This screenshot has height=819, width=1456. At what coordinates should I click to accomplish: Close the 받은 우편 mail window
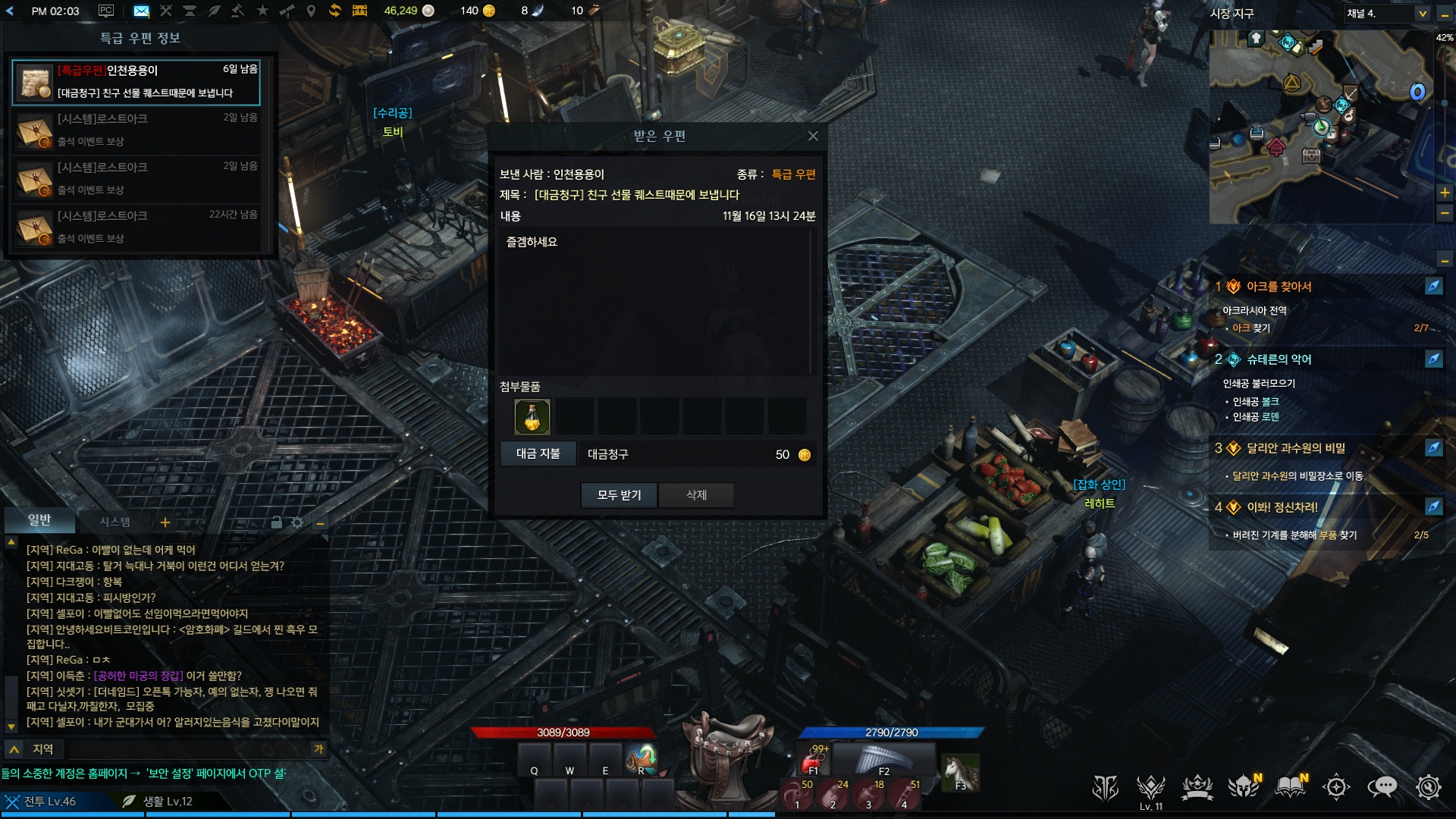coord(813,136)
